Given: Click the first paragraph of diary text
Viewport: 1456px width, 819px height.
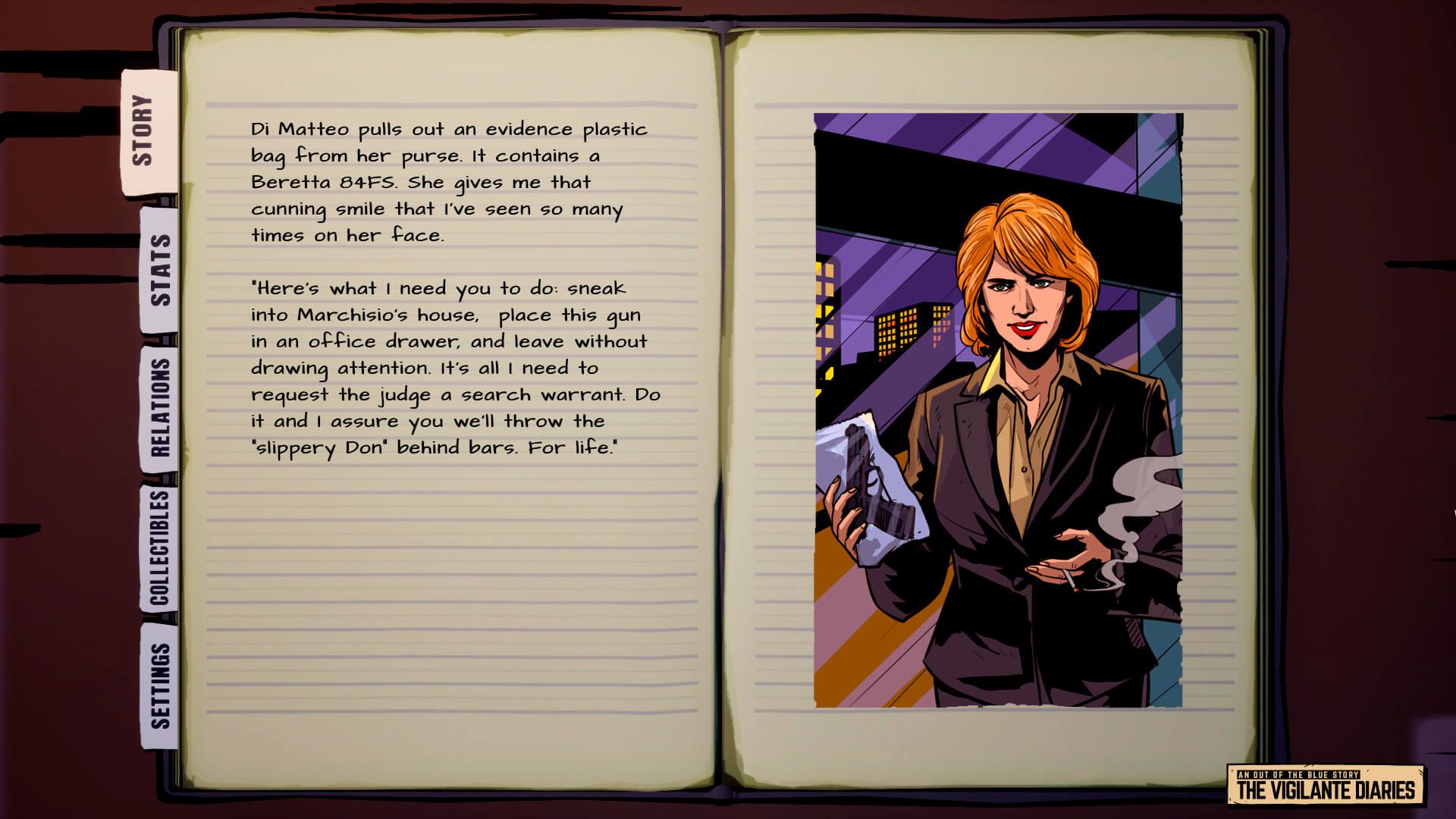Looking at the screenshot, I should pos(447,182).
